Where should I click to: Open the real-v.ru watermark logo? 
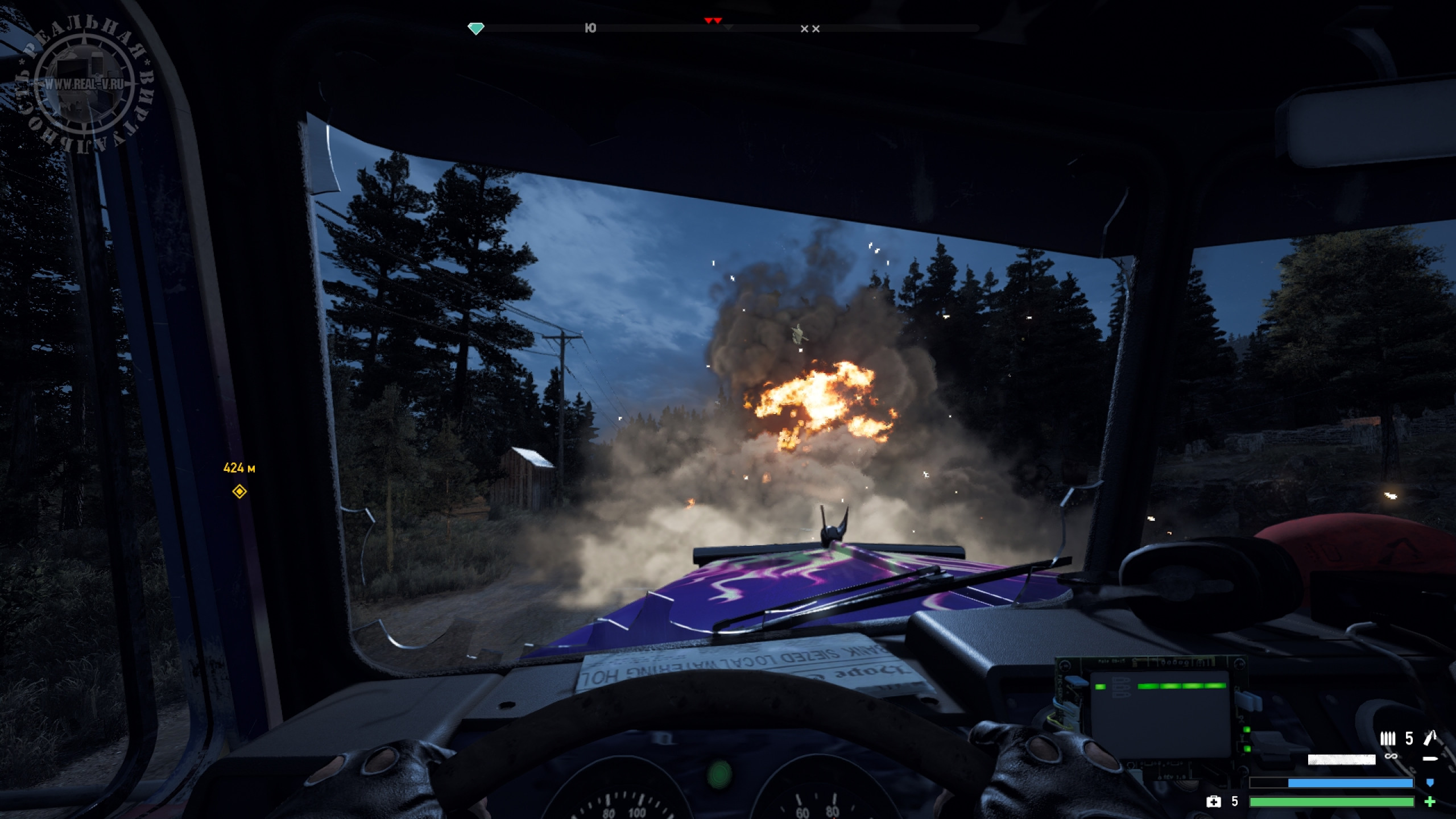[84, 84]
